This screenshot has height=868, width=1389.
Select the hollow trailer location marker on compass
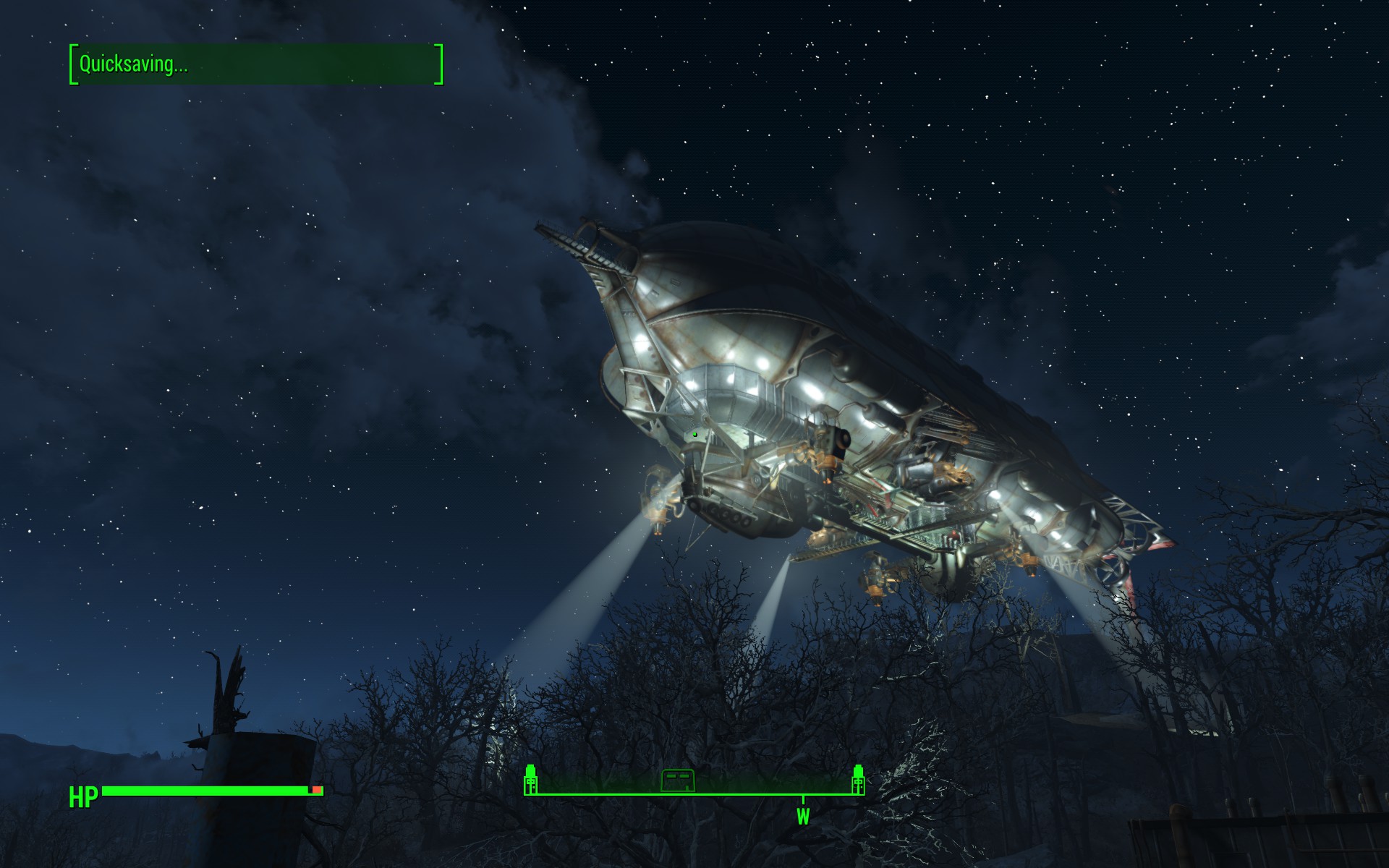678,780
